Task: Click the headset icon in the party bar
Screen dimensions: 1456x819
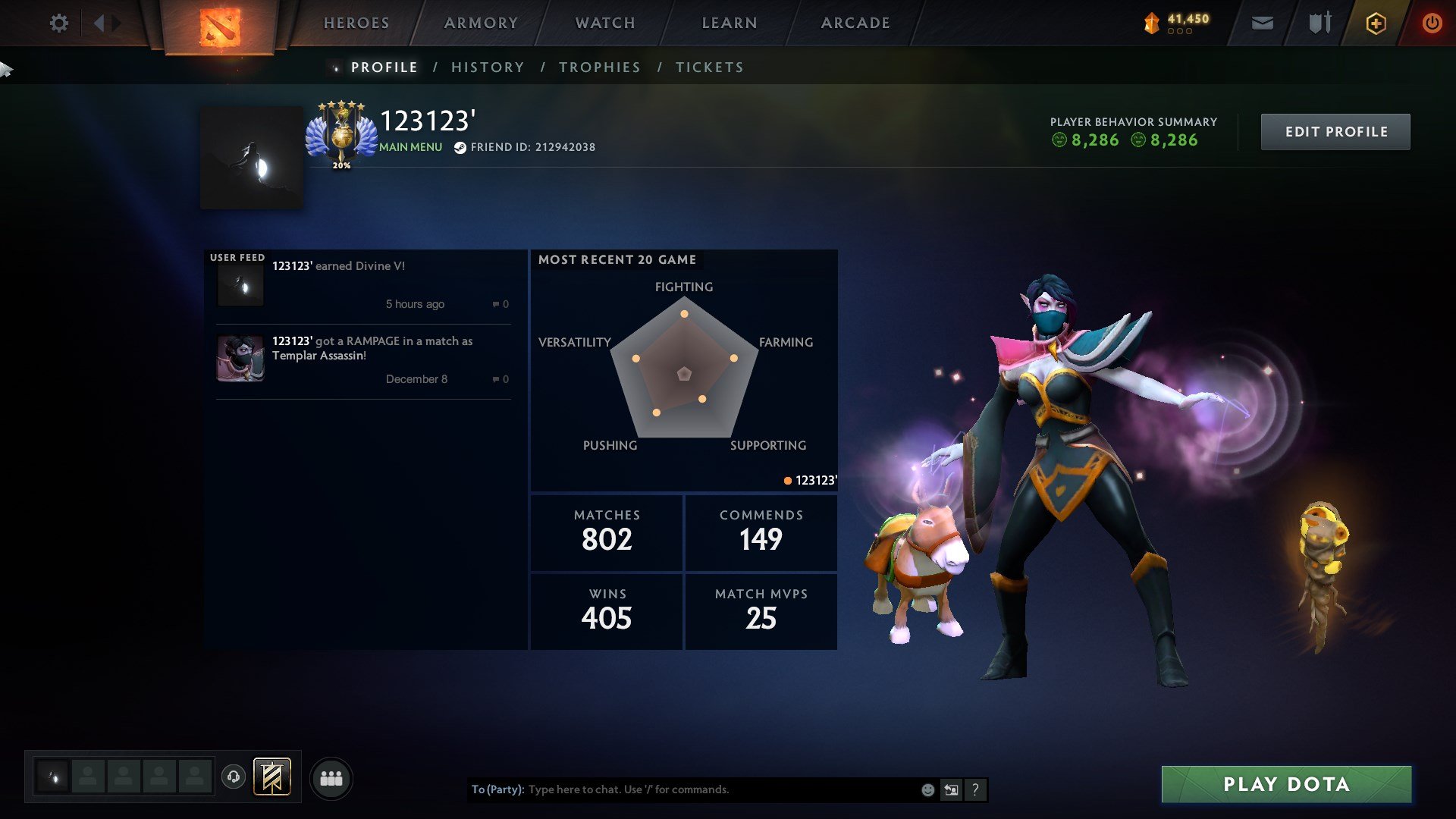Action: point(234,777)
